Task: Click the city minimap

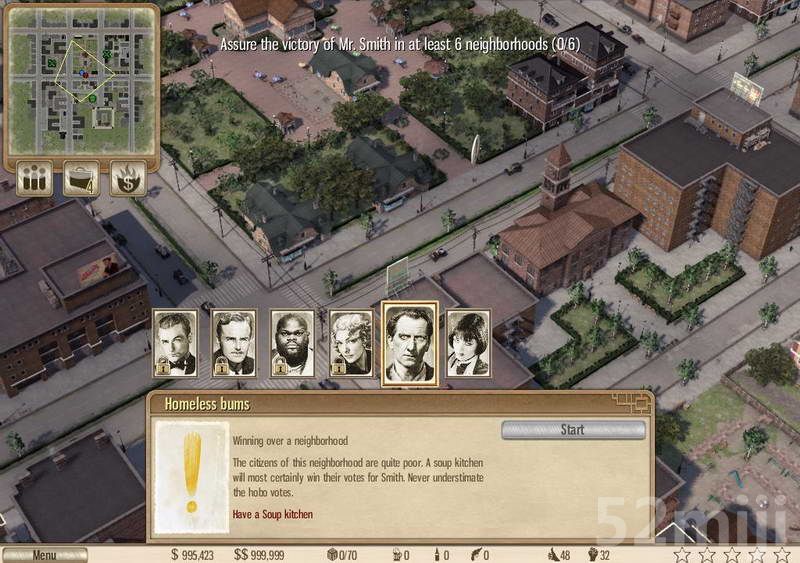Action: 82,82
